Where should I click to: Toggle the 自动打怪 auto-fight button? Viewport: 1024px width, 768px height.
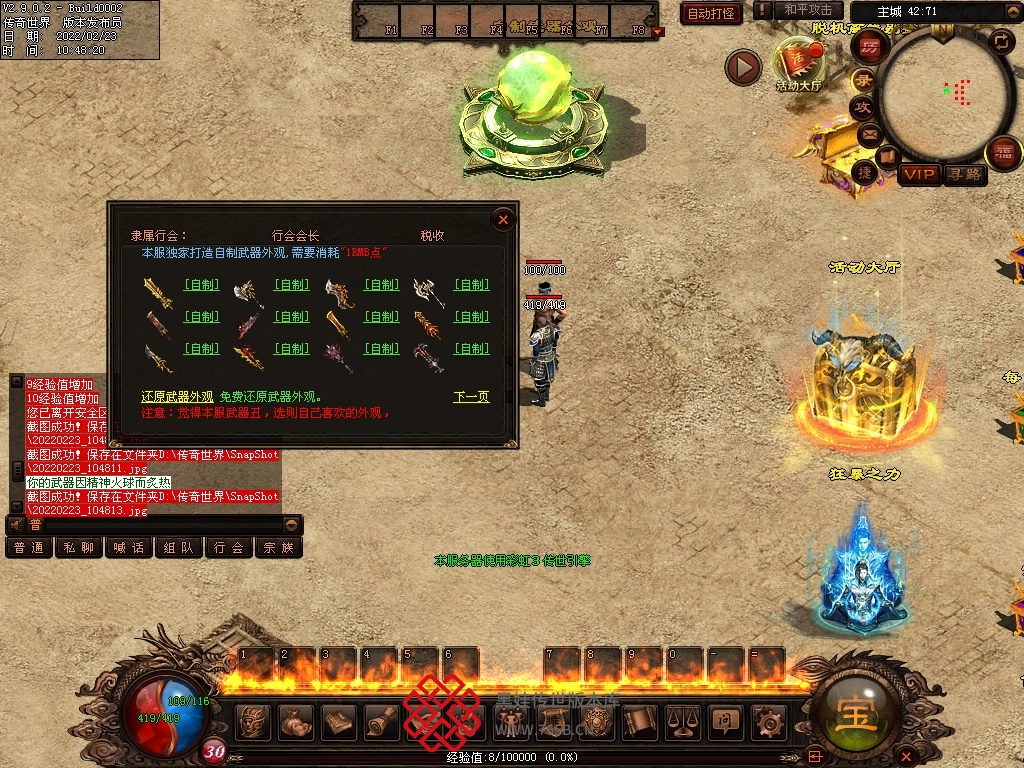point(711,13)
